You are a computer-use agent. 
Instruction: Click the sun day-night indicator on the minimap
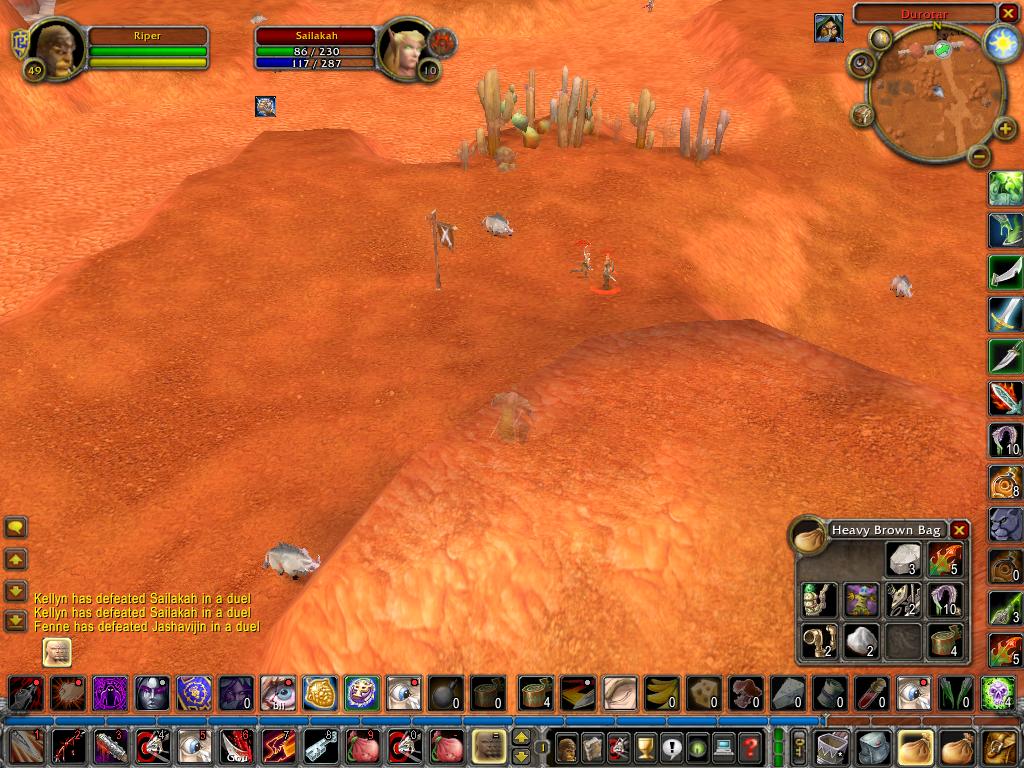[1000, 41]
